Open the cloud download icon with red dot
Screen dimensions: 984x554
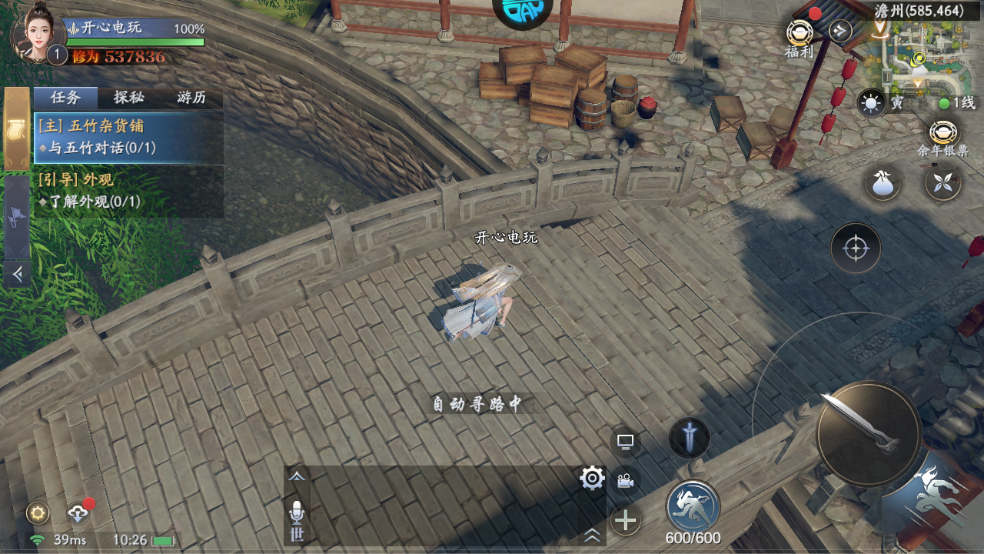tap(78, 513)
